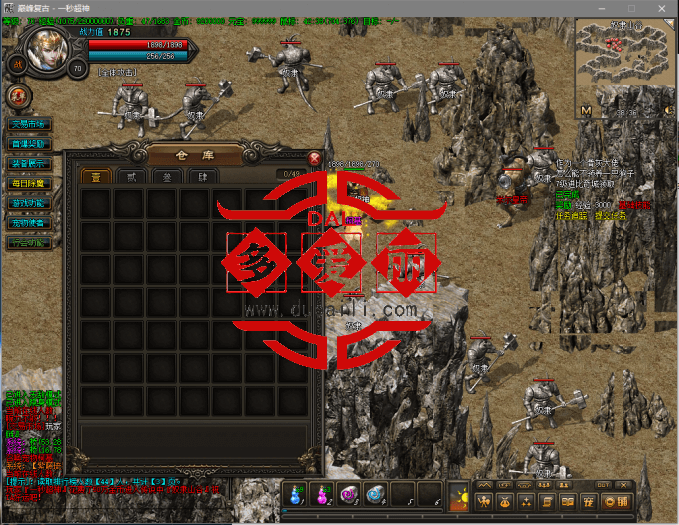The image size is (679, 525).
Task: Use the blue potion in the hotbar
Action: [297, 494]
